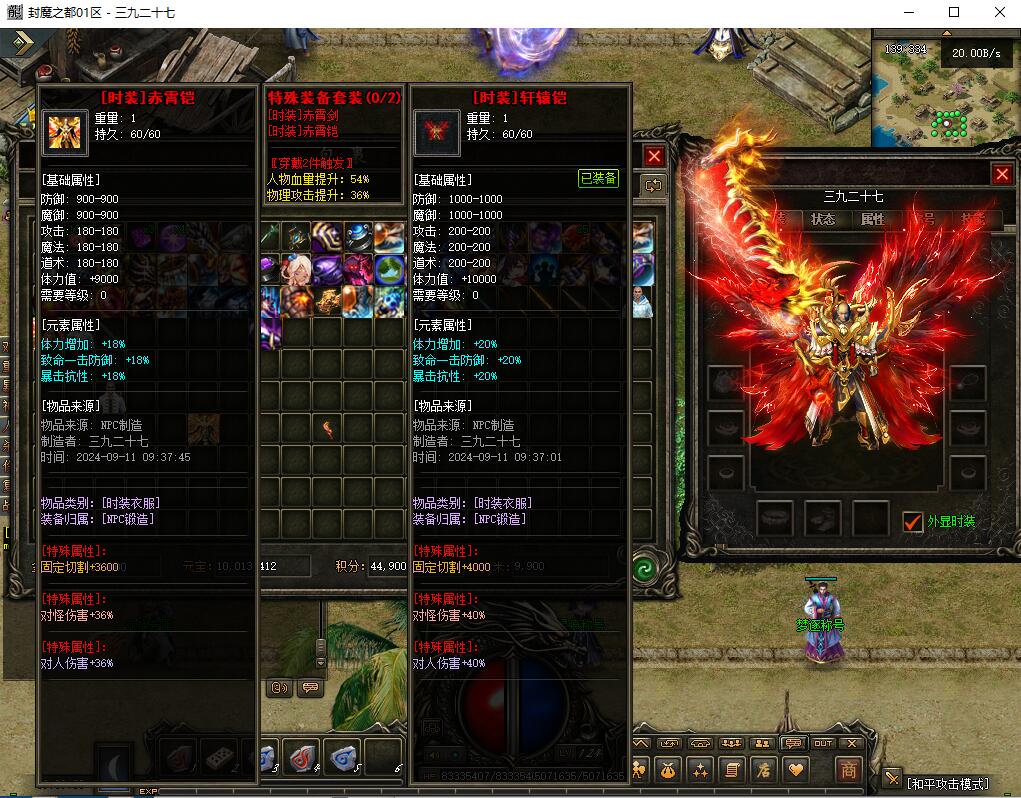This screenshot has width=1021, height=798.
Task: Click the heart icon button
Action: click(796, 769)
